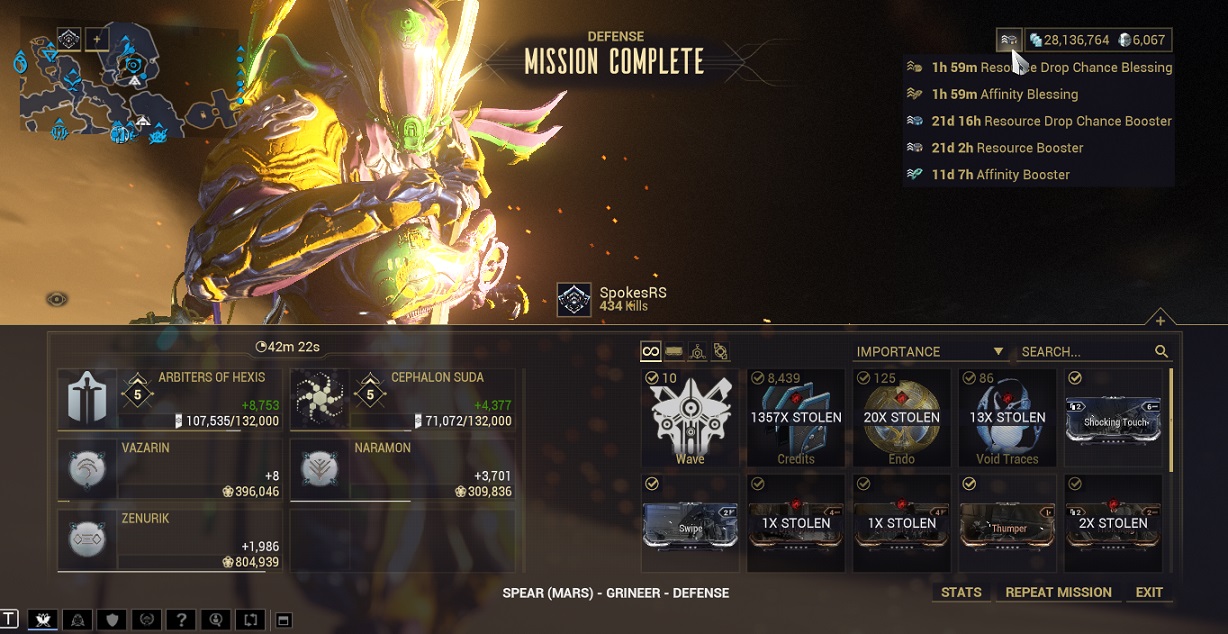
Task: Click the plus button above the rewards panel
Action: pyautogui.click(x=1160, y=321)
